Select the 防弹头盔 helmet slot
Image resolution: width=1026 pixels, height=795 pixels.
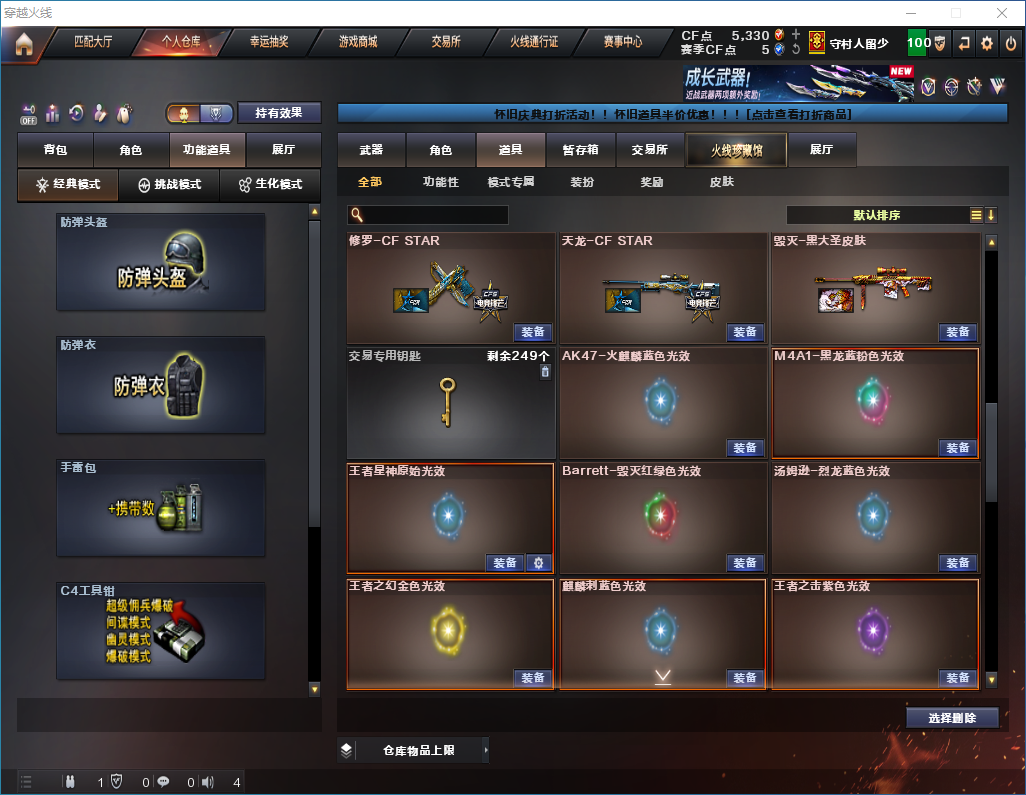[x=161, y=262]
